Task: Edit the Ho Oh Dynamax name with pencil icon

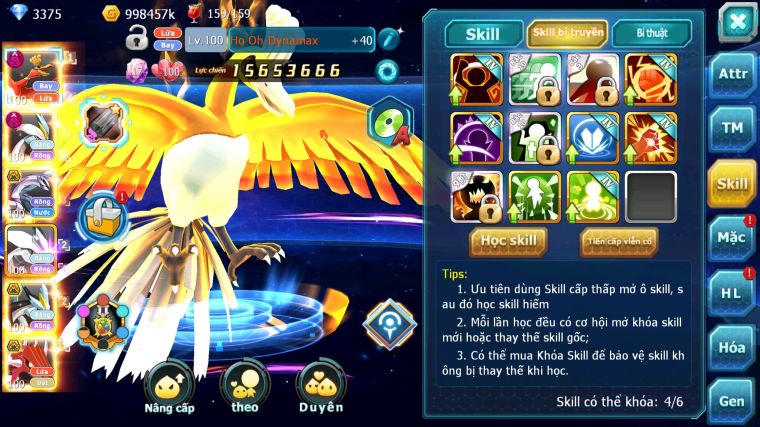Action: pyautogui.click(x=389, y=40)
